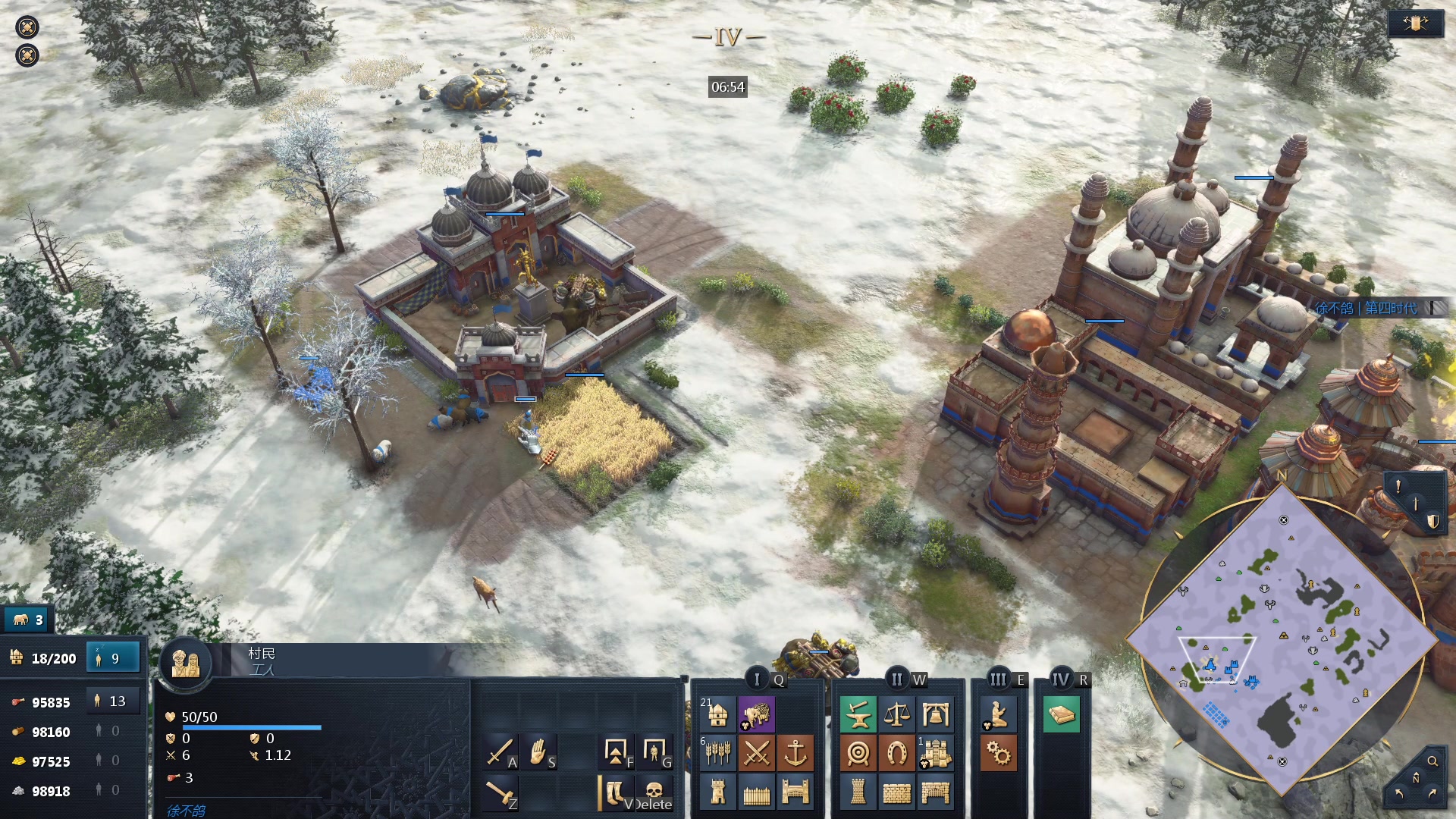Open the minimap magnifier zoom control
The image size is (1456, 819).
(x=1432, y=761)
